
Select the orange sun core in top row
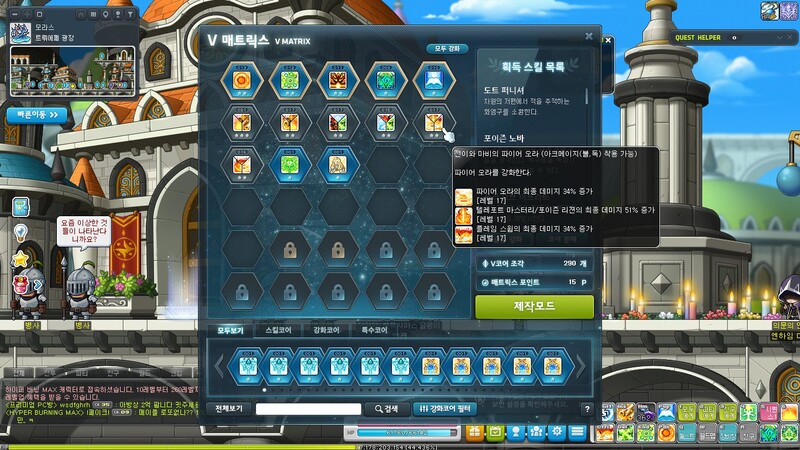(241, 80)
